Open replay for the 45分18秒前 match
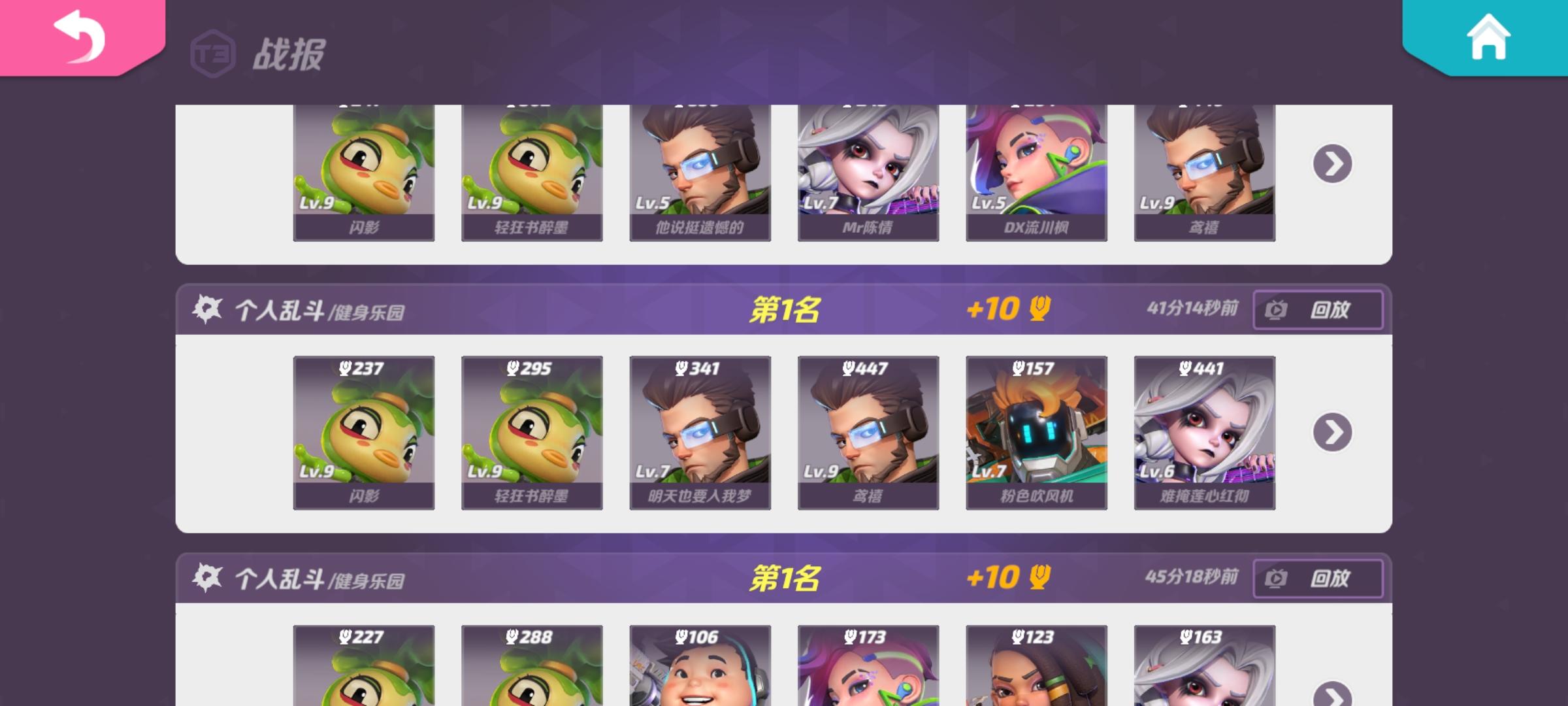This screenshot has height=706, width=1568. (x=1318, y=579)
